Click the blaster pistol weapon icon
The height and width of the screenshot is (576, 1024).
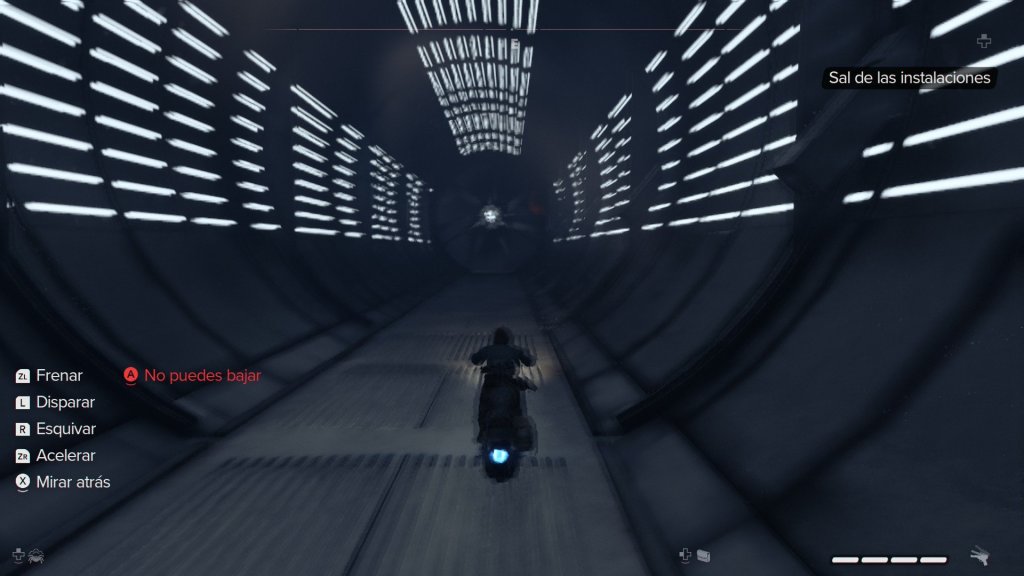tap(980, 556)
